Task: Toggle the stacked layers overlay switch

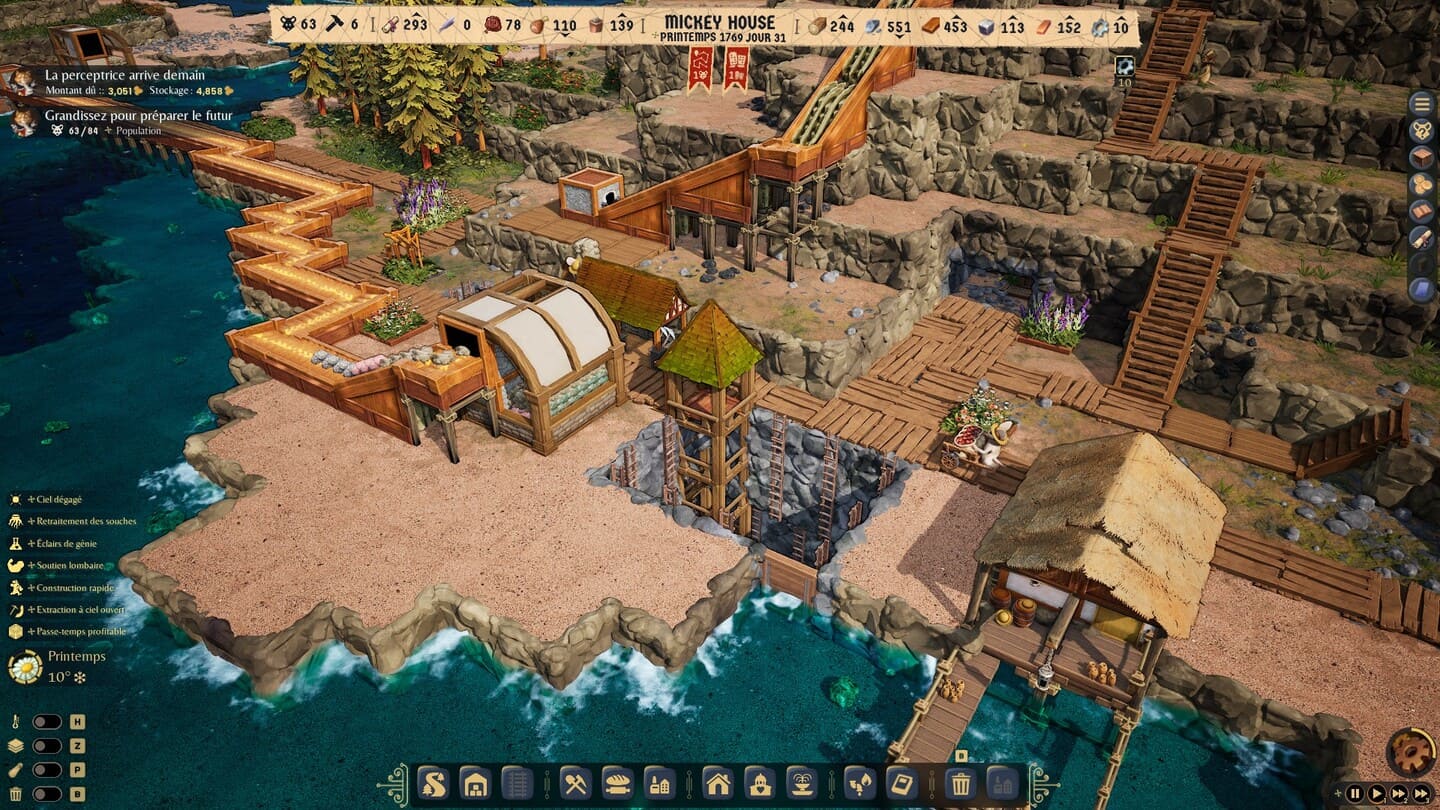Action: click(x=46, y=746)
